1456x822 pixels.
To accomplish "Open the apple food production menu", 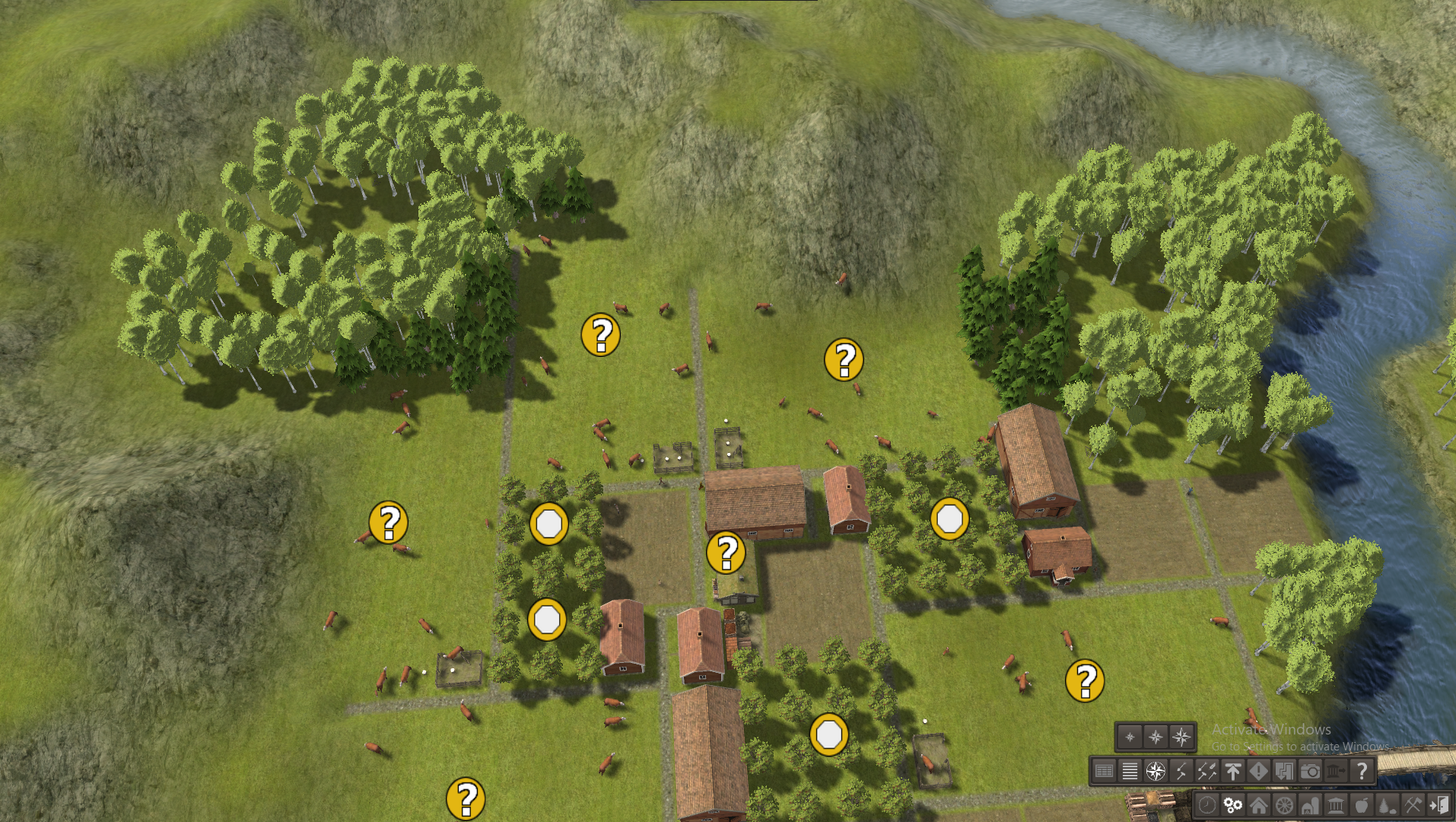I will [x=1362, y=805].
